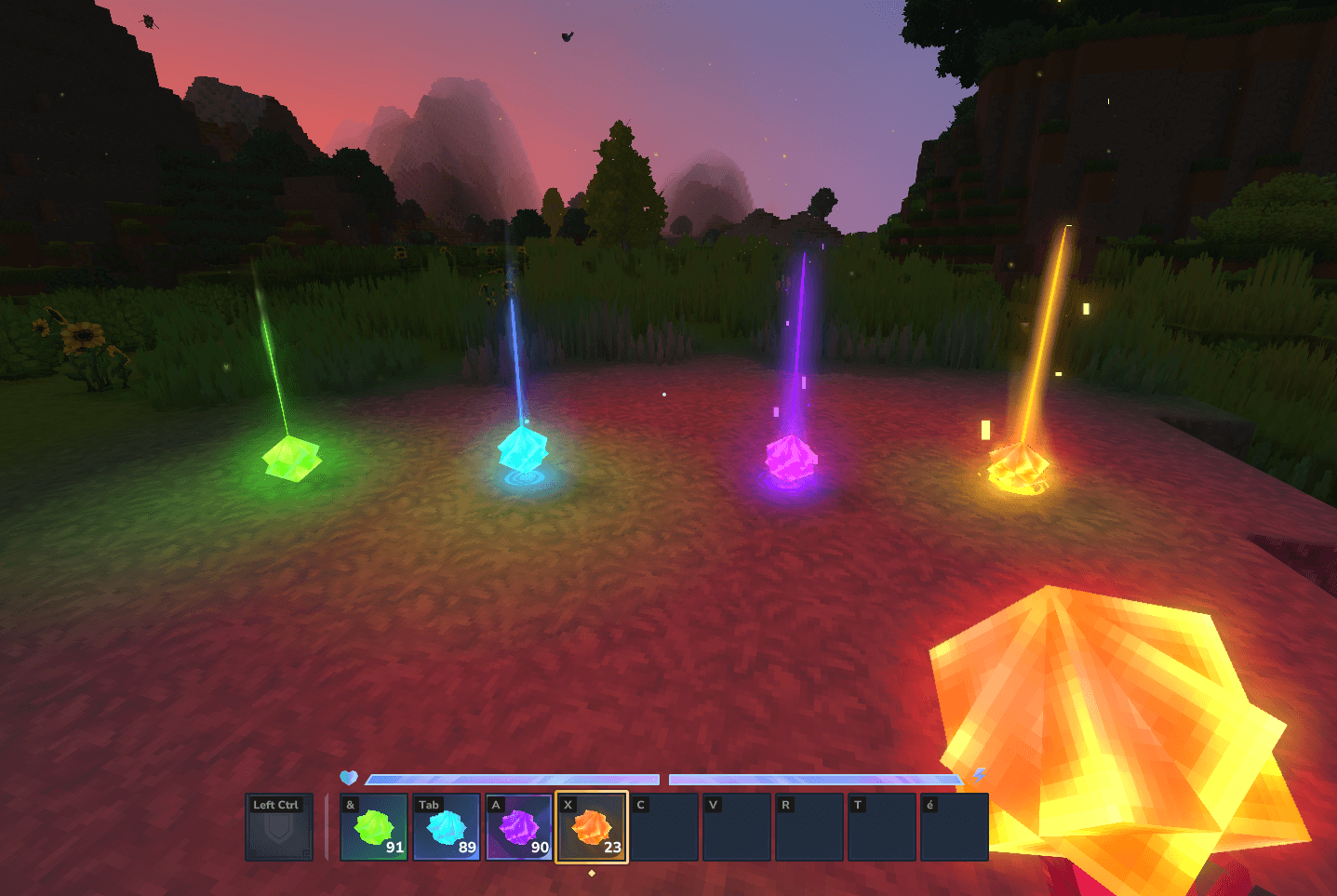The width and height of the screenshot is (1337, 896).
Task: Click the Left Ctrl shield slot
Action: pyautogui.click(x=278, y=827)
